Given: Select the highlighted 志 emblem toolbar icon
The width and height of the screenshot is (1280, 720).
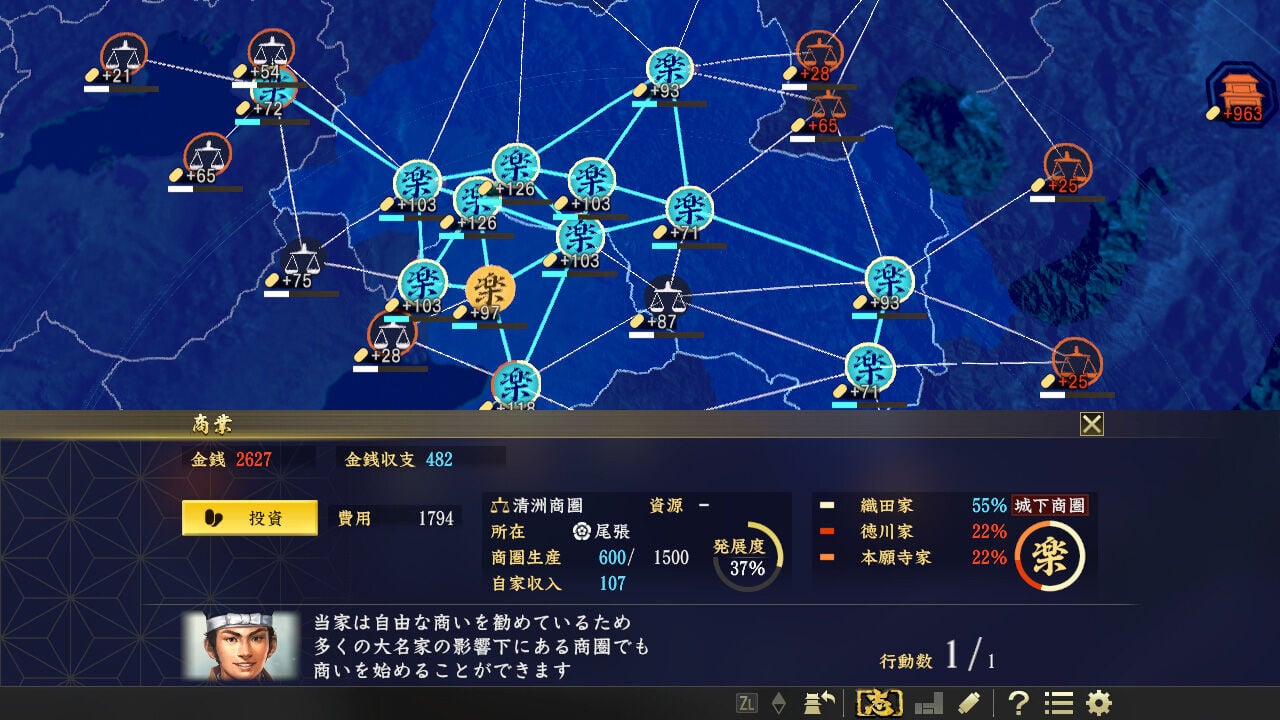Looking at the screenshot, I should coord(879,703).
